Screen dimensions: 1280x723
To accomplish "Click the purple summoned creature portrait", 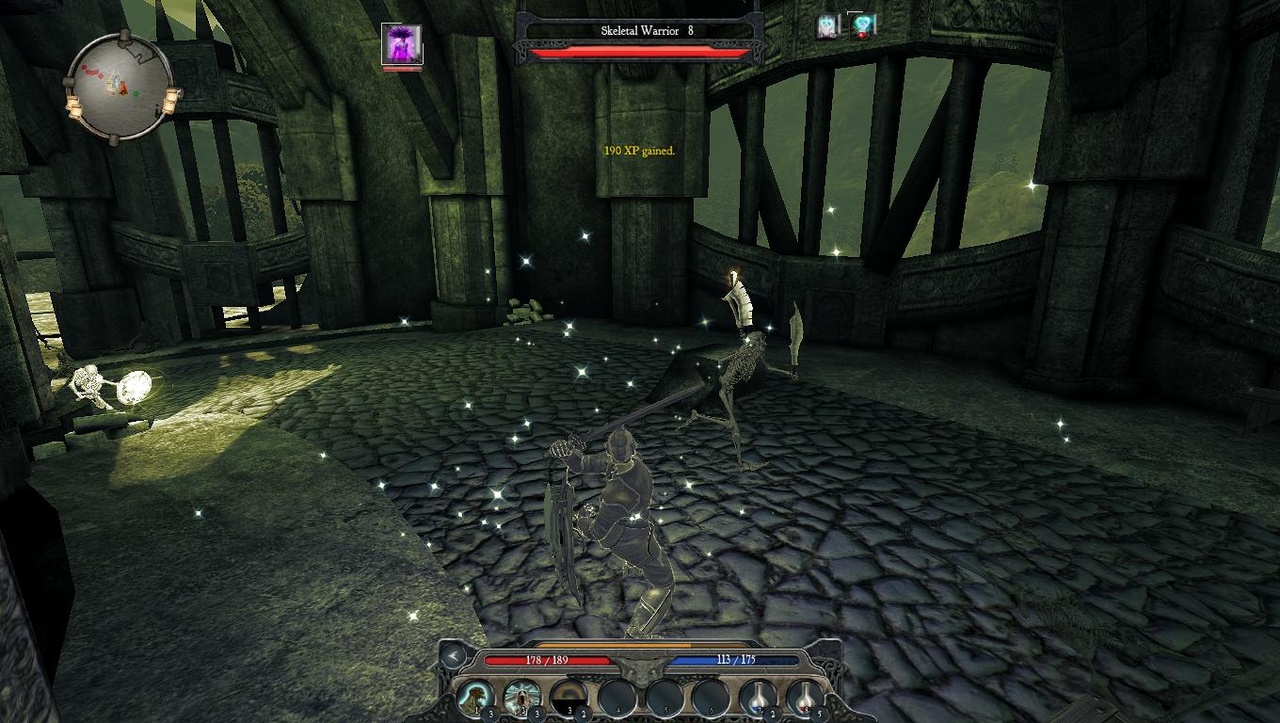I will 403,46.
